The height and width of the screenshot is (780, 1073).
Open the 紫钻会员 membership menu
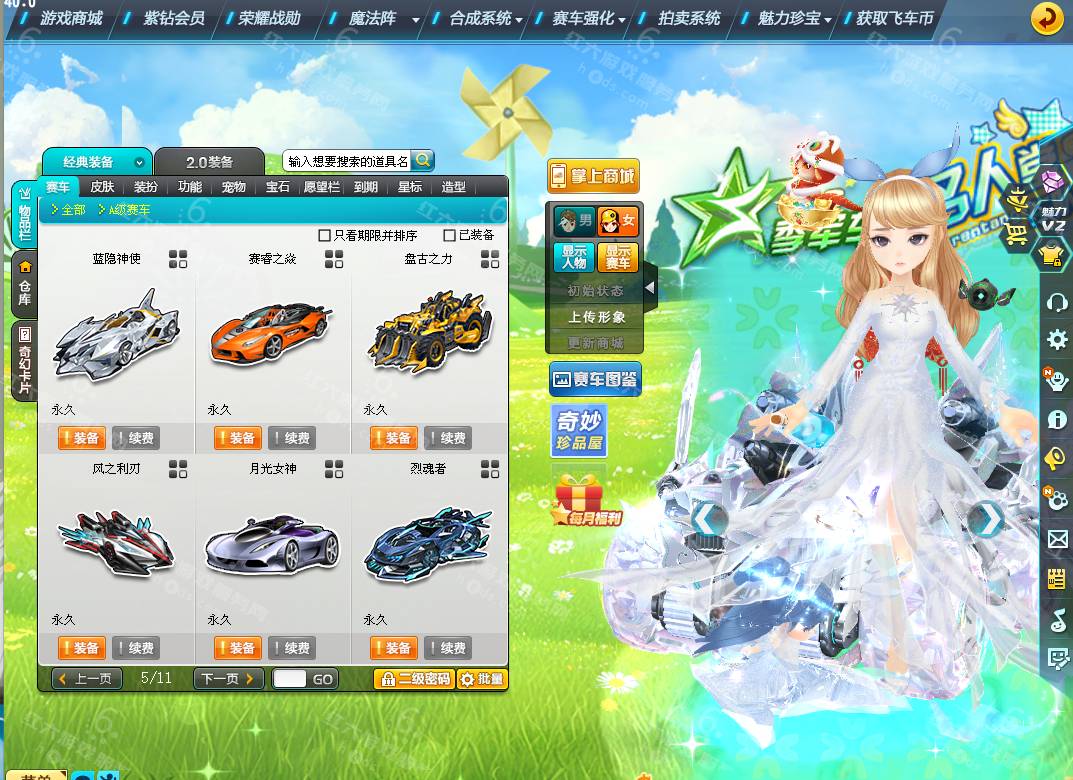click(x=174, y=18)
